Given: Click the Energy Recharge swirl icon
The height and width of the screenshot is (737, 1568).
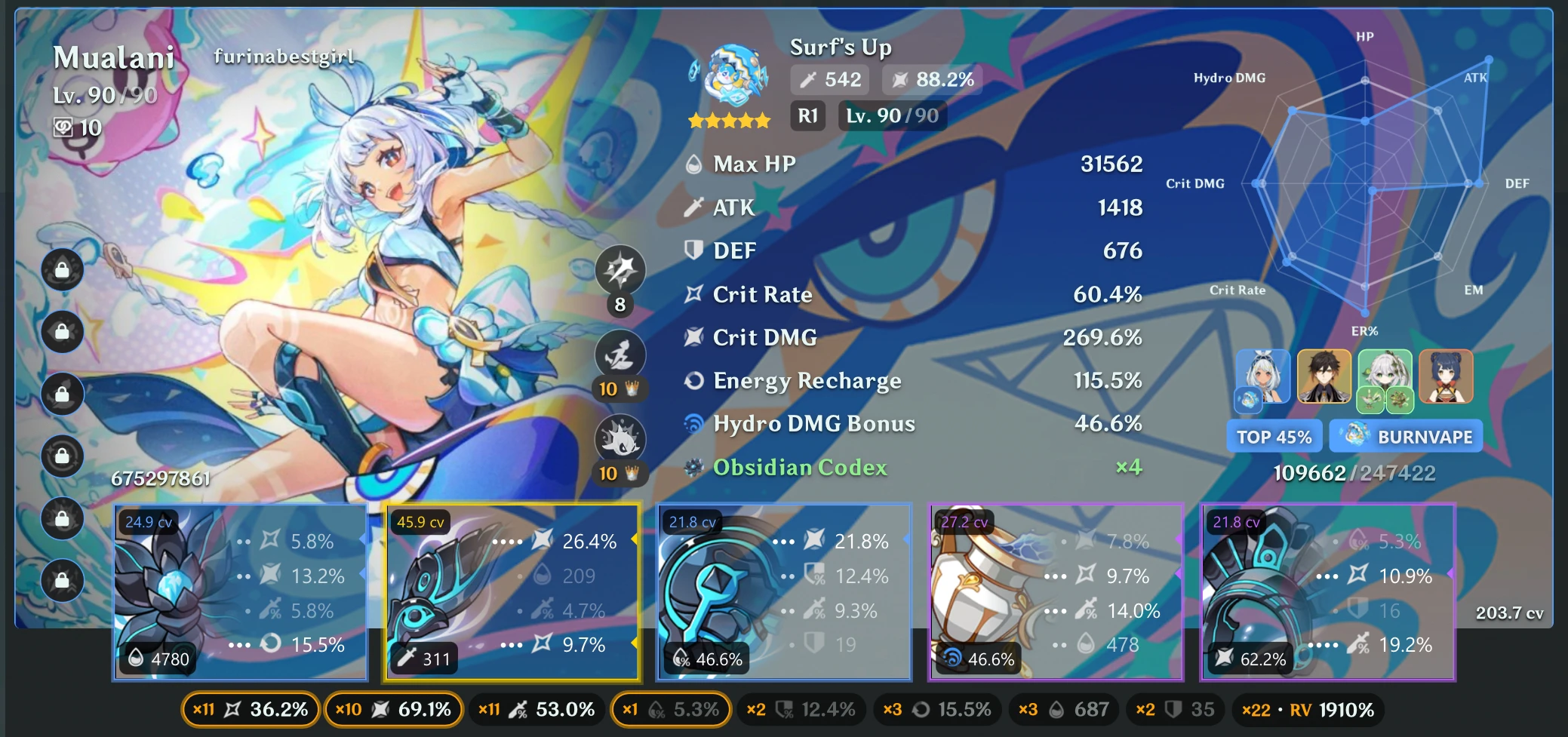Looking at the screenshot, I should coord(692,381).
